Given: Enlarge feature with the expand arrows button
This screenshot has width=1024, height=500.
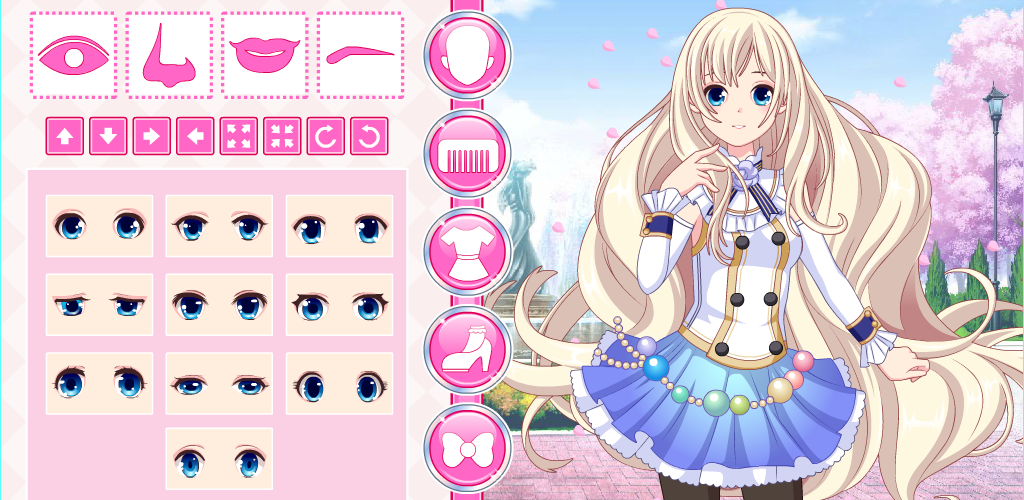Looking at the screenshot, I should [239, 136].
